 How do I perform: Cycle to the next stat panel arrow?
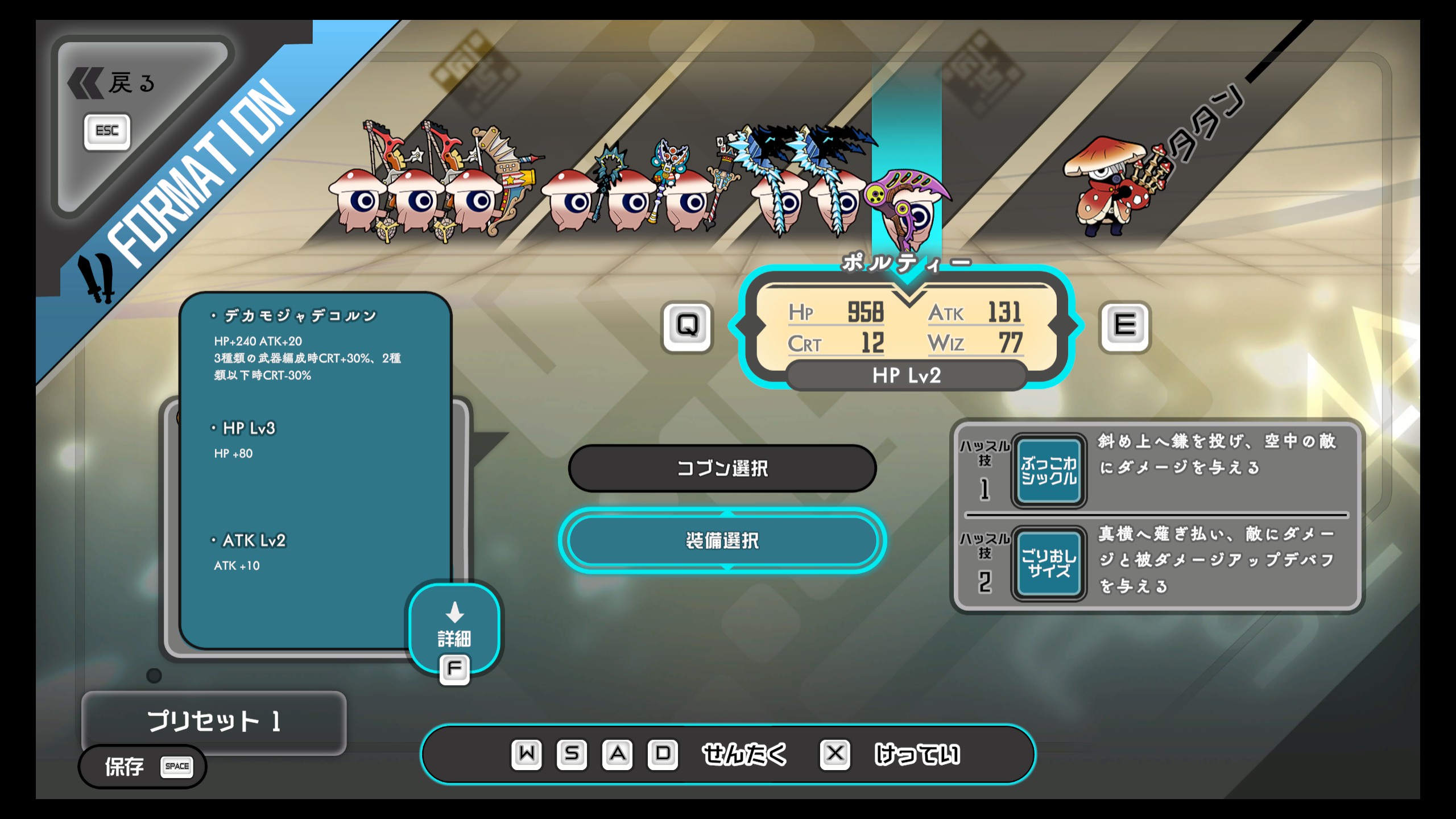tap(1125, 326)
